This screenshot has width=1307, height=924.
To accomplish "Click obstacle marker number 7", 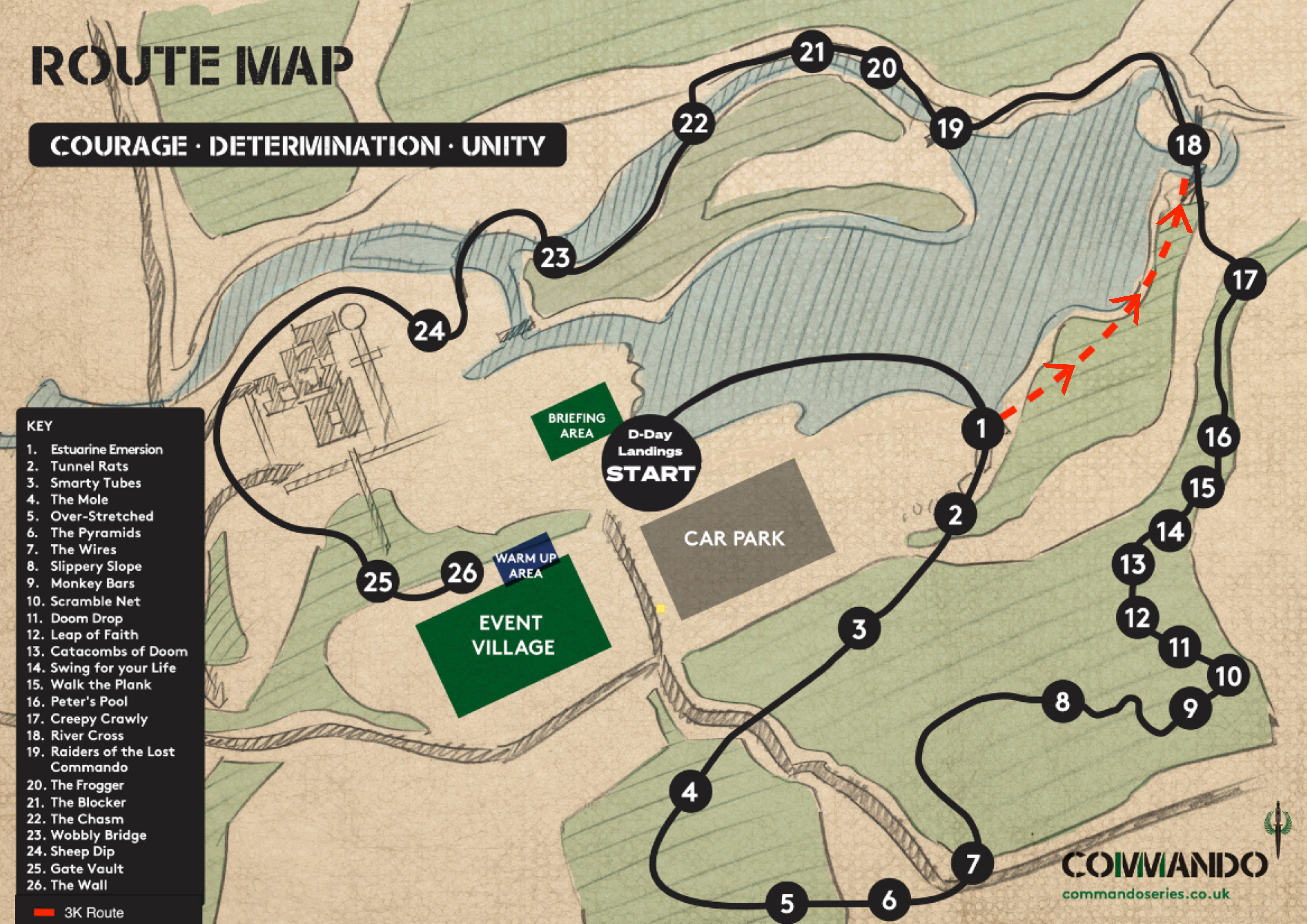I will click(x=972, y=863).
